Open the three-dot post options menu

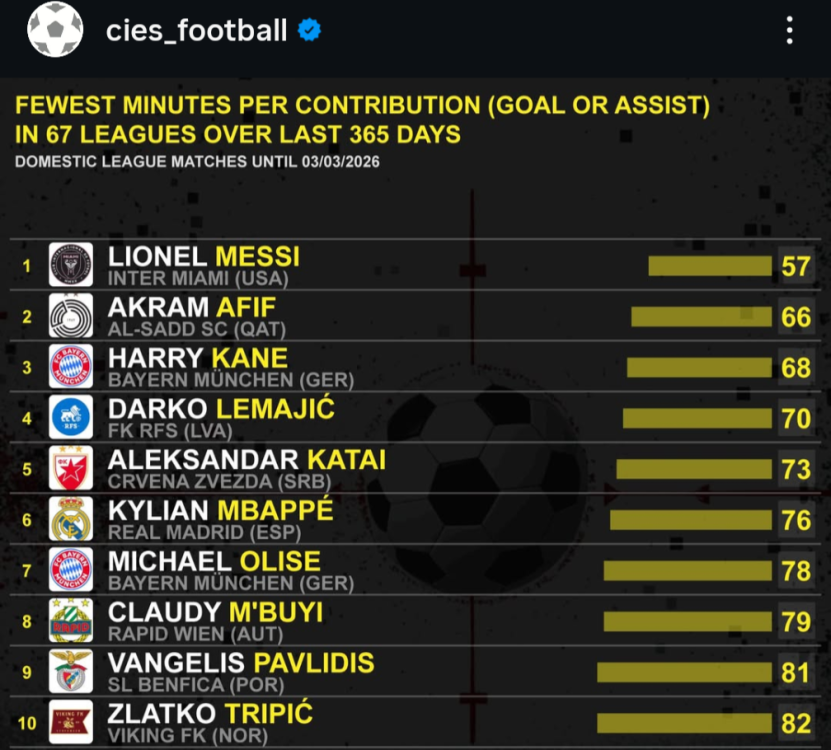[x=790, y=31]
